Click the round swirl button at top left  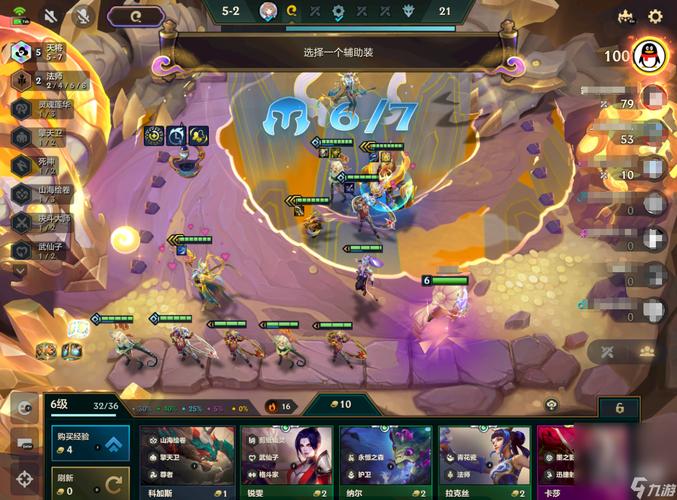click(136, 16)
